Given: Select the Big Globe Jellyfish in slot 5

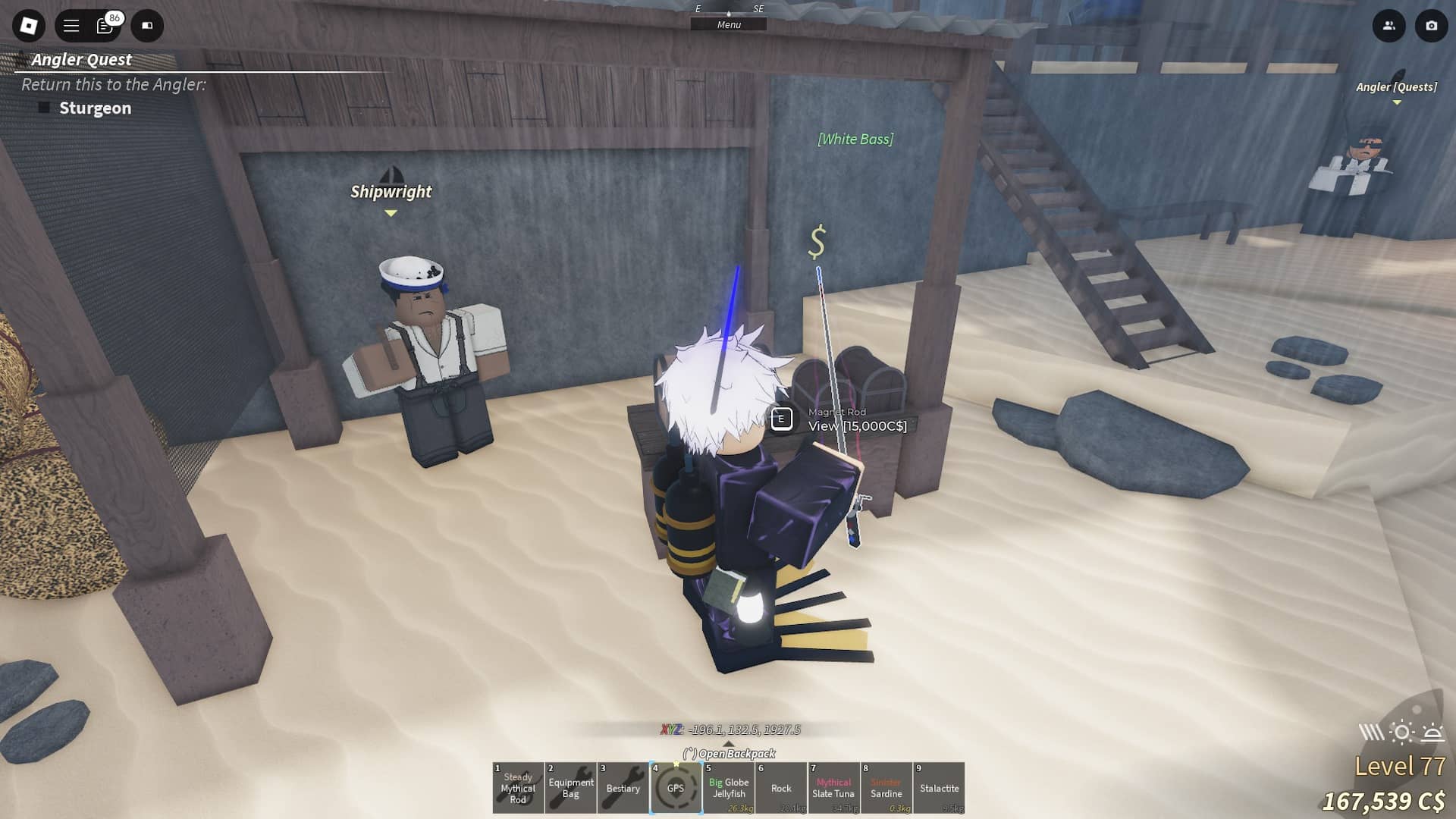Looking at the screenshot, I should point(729,788).
